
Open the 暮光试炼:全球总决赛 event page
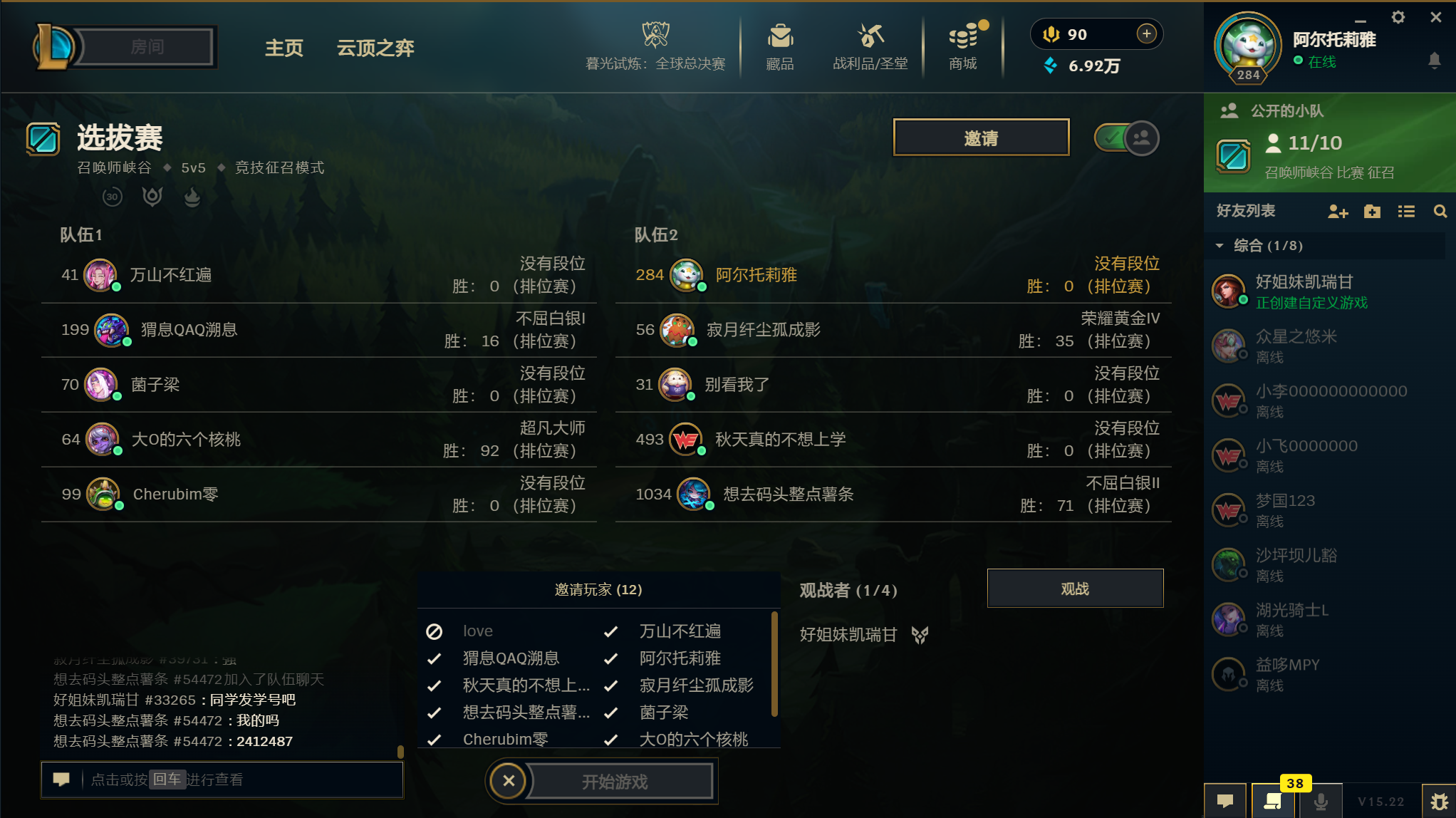click(x=655, y=44)
